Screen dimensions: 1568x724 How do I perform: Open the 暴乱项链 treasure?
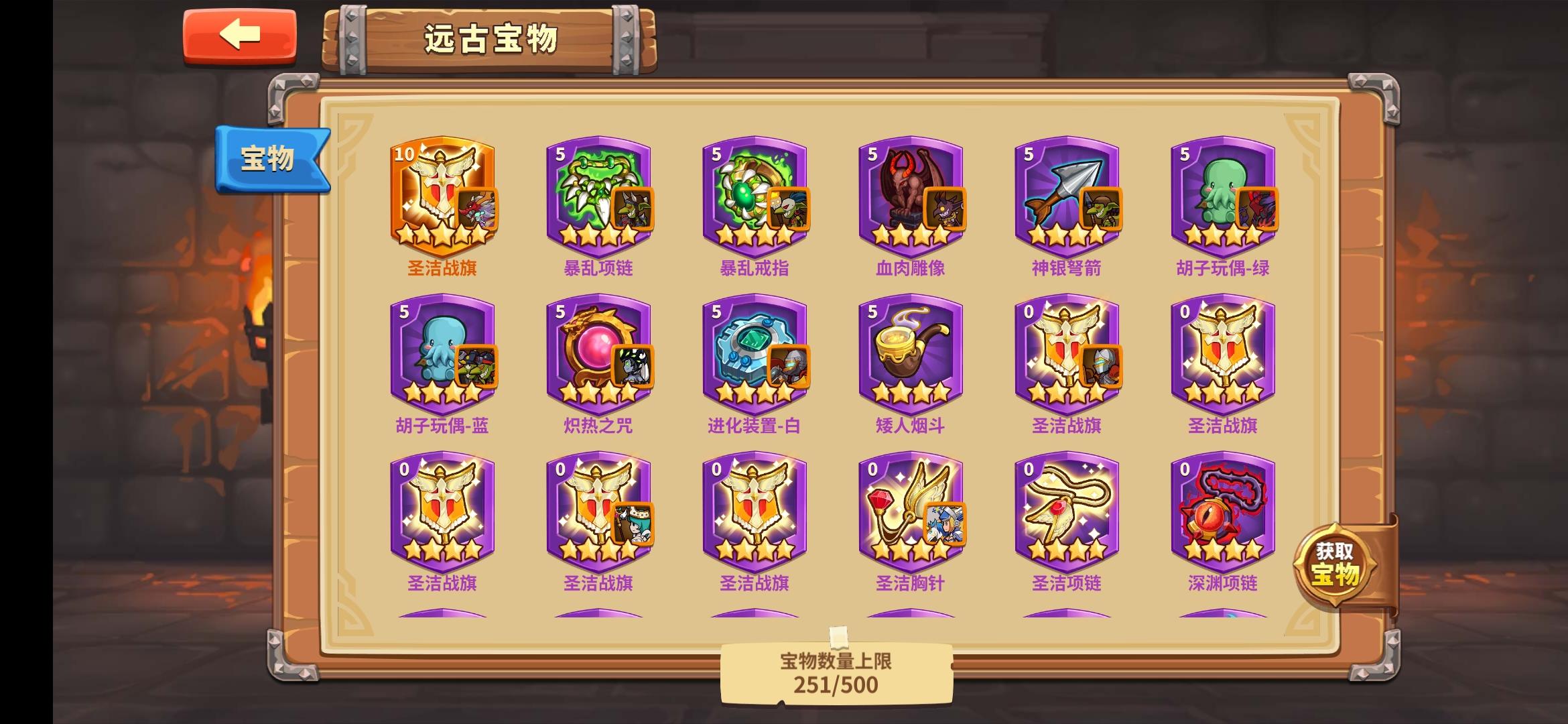point(595,194)
